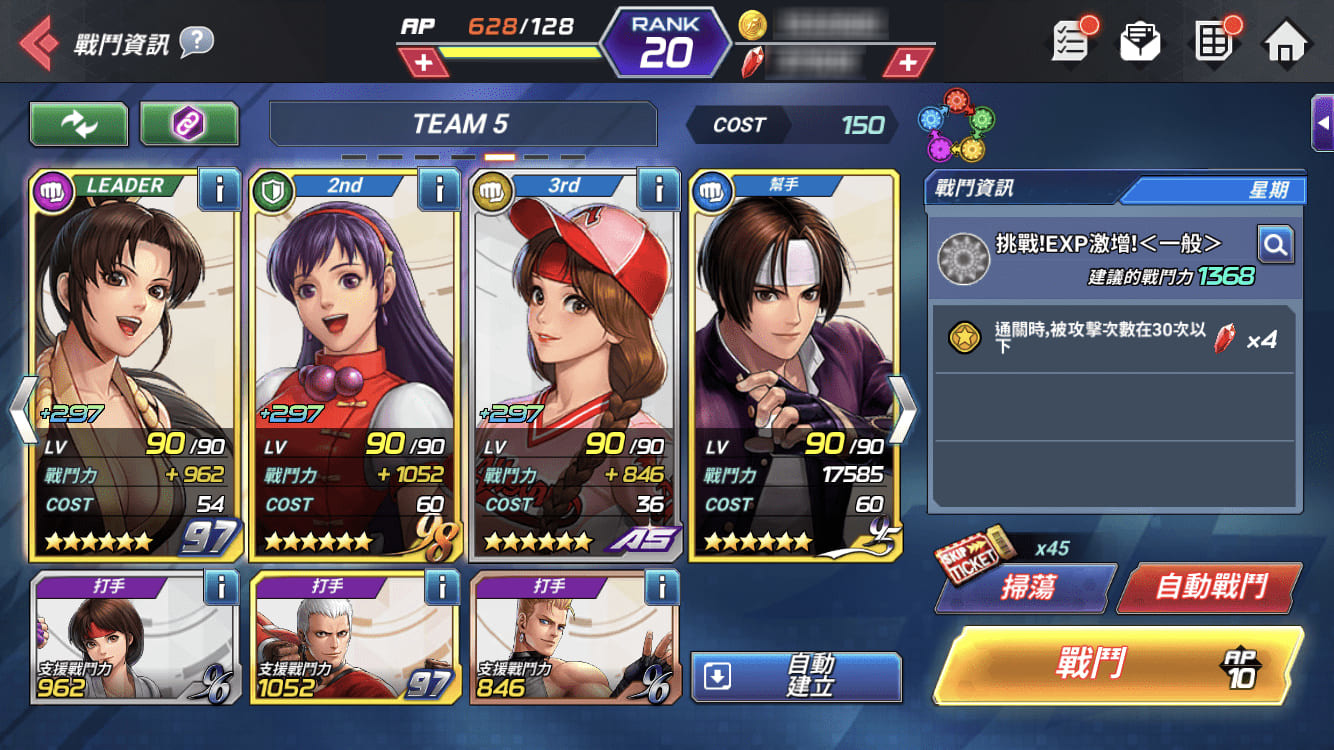The image size is (1334, 750).
Task: Add AP with the red plus button
Action: 424,63
